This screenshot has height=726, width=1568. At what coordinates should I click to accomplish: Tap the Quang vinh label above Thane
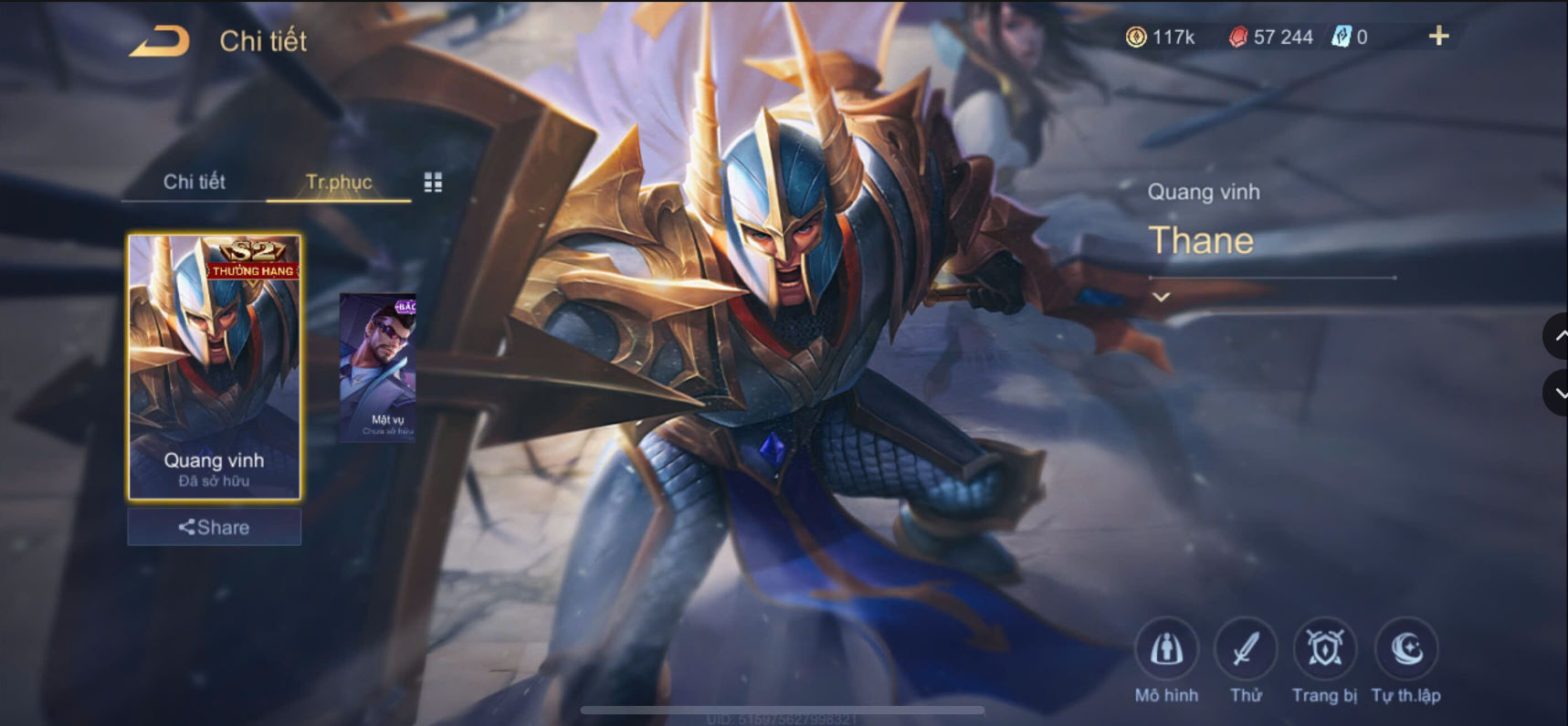(x=1205, y=192)
